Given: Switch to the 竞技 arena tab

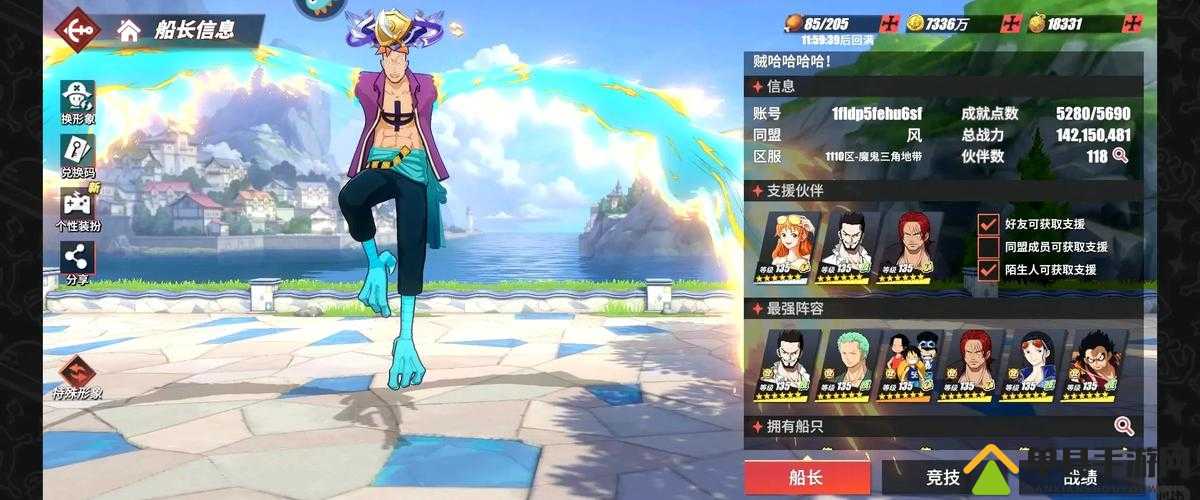Looking at the screenshot, I should tap(942, 478).
